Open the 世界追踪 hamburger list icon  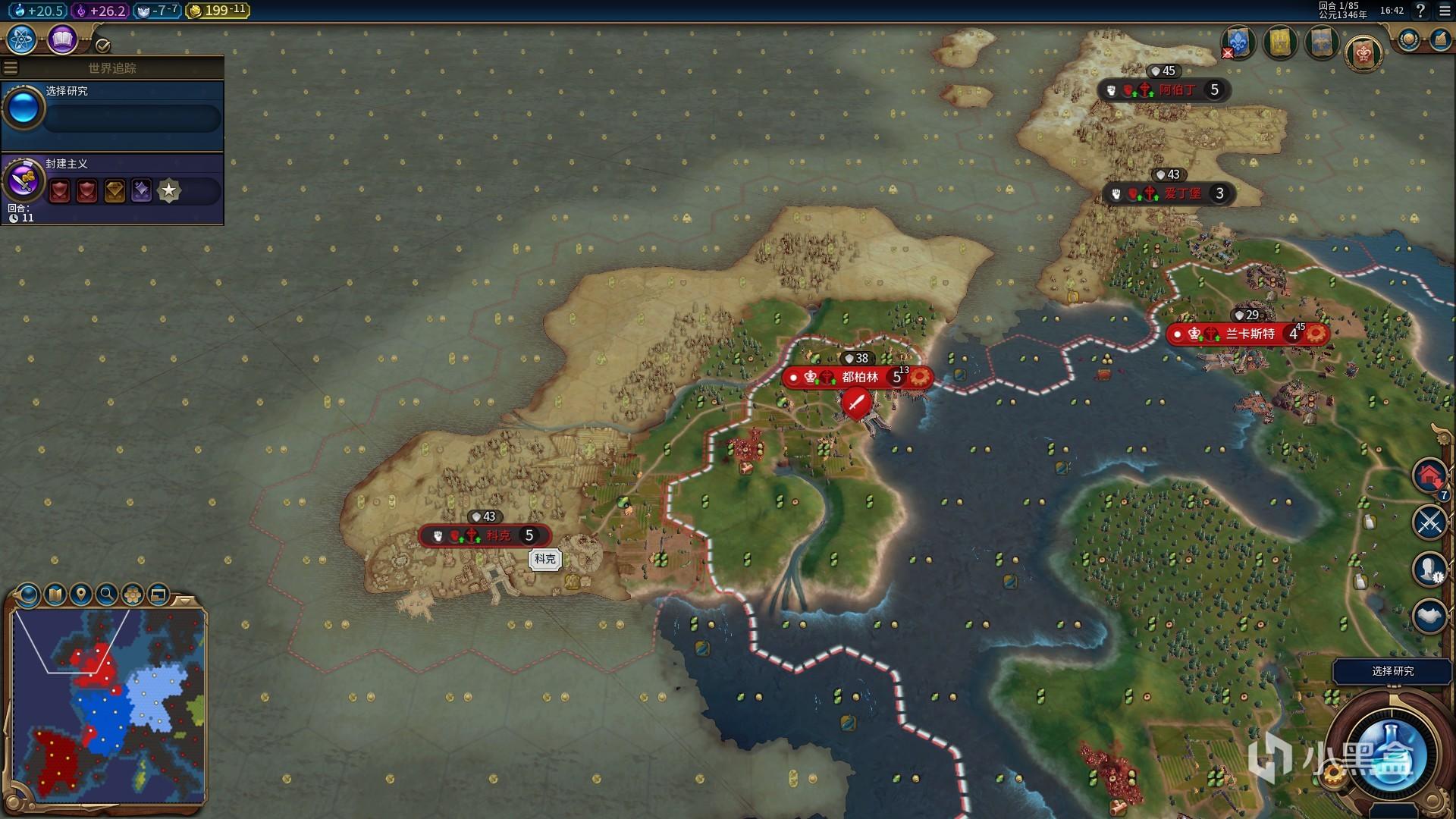point(11,68)
